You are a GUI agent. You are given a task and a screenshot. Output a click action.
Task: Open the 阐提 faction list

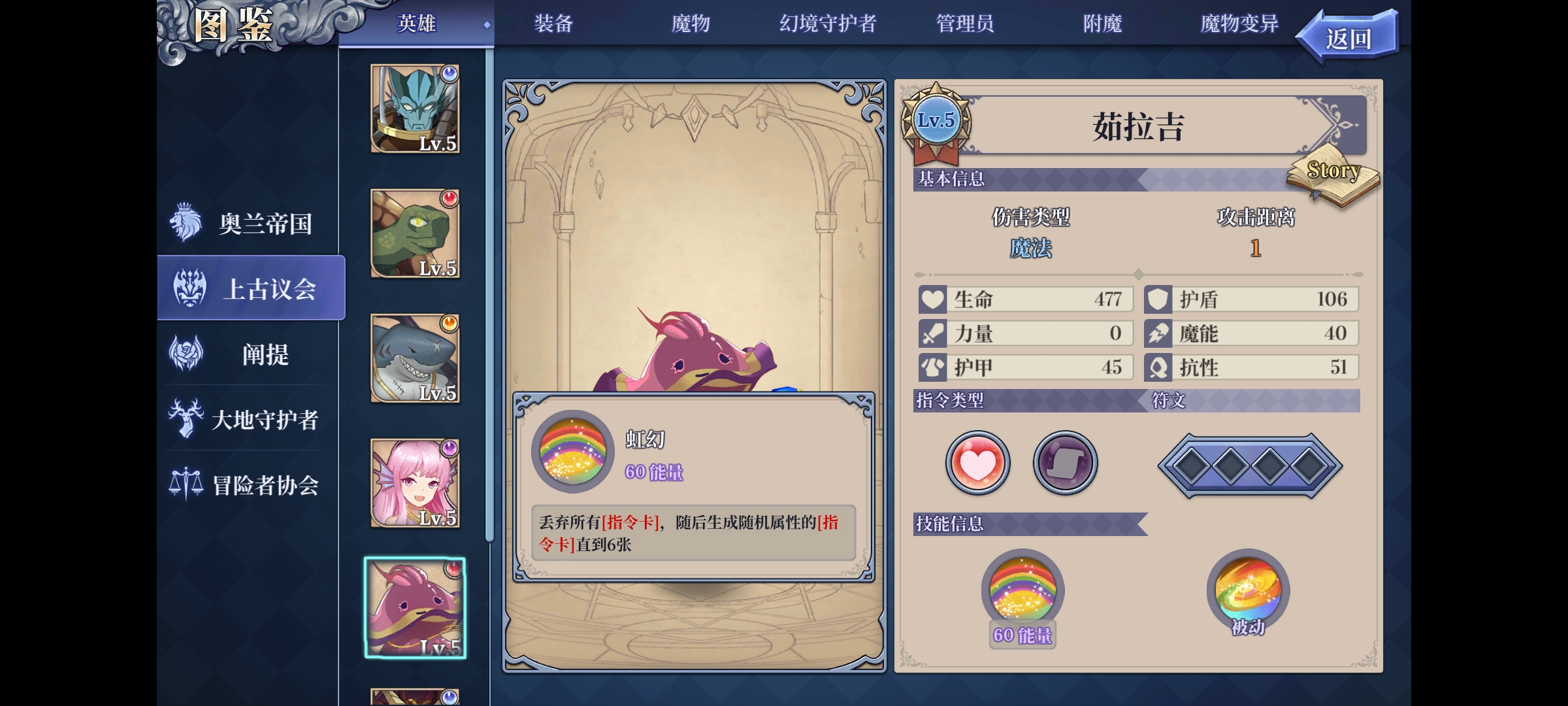(x=252, y=354)
